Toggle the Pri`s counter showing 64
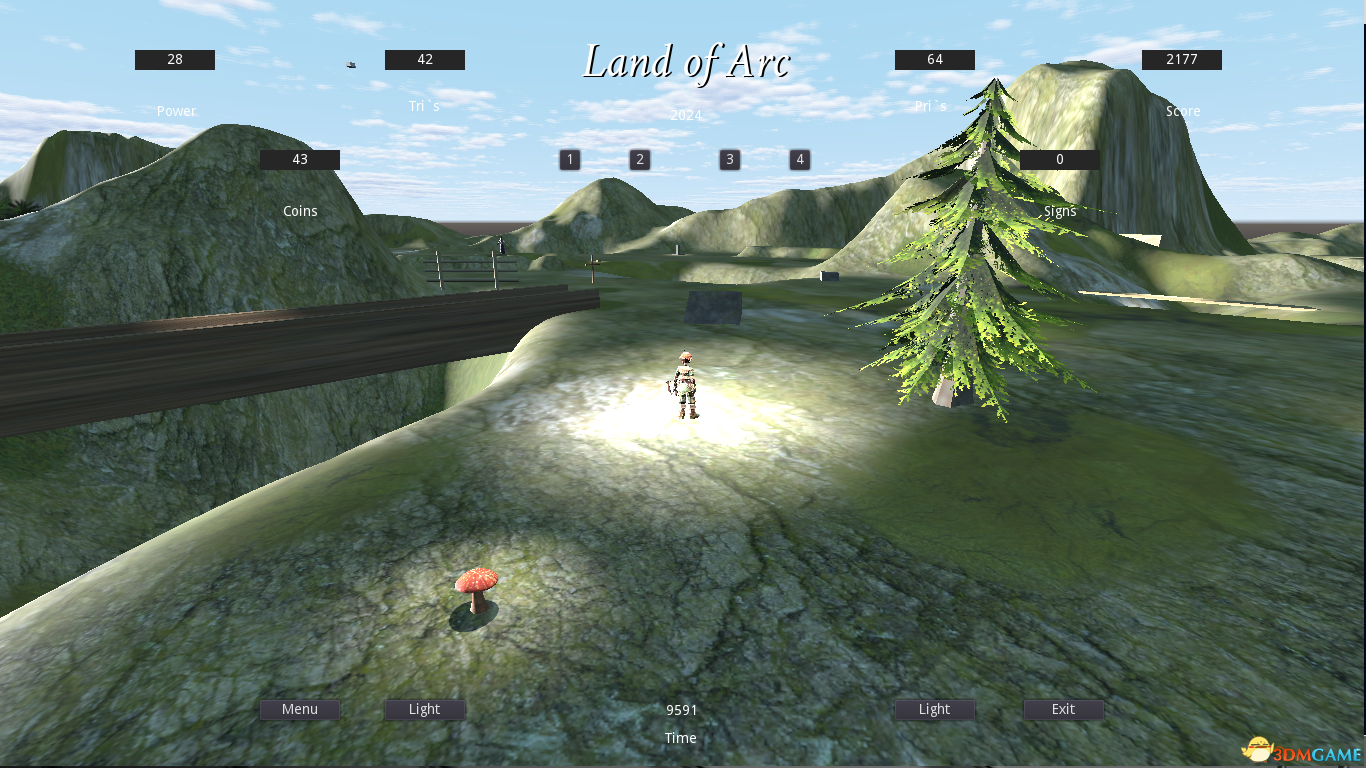Viewport: 1366px width, 768px height. (x=933, y=59)
